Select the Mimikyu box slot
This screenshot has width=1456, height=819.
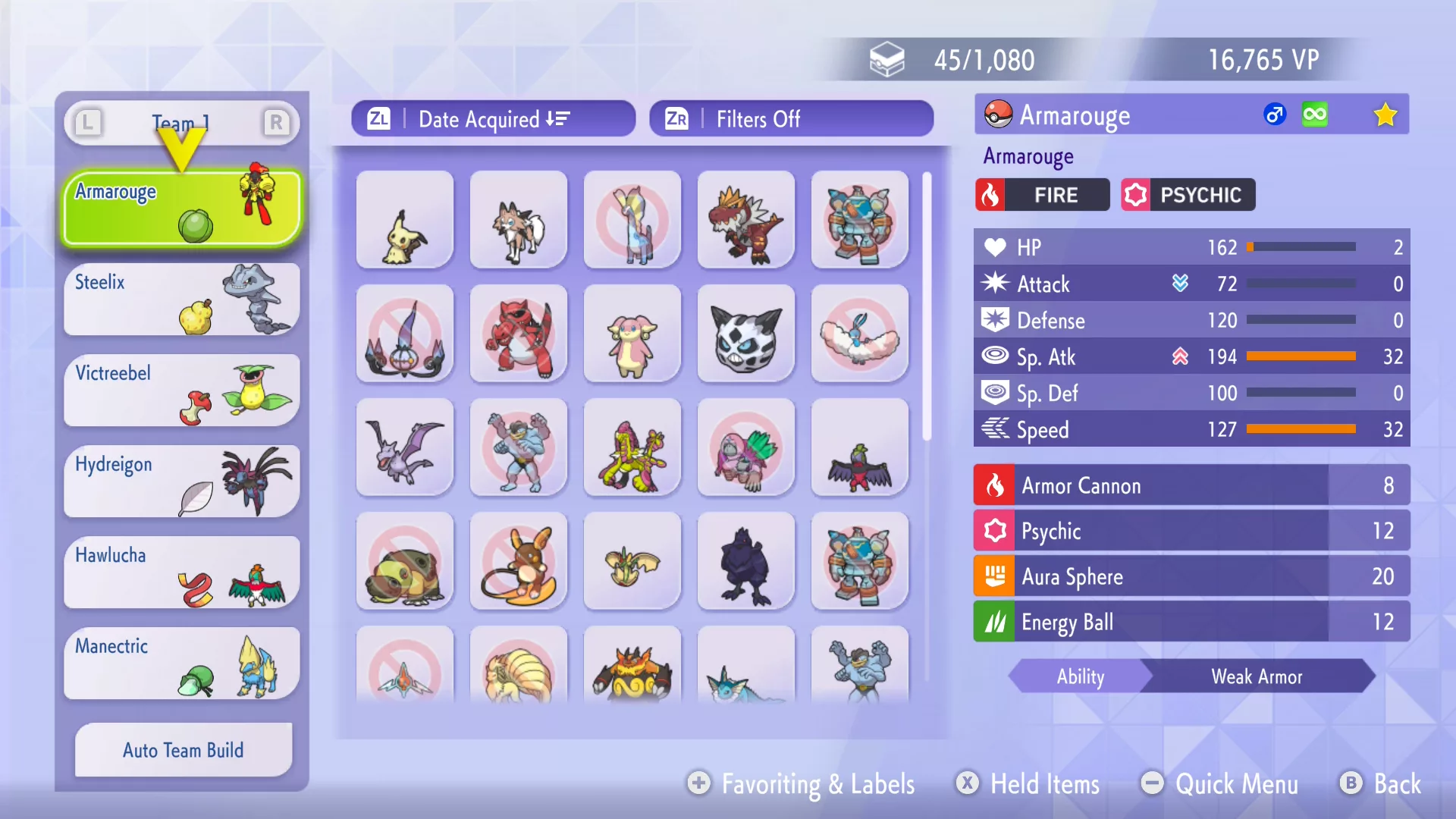click(405, 220)
